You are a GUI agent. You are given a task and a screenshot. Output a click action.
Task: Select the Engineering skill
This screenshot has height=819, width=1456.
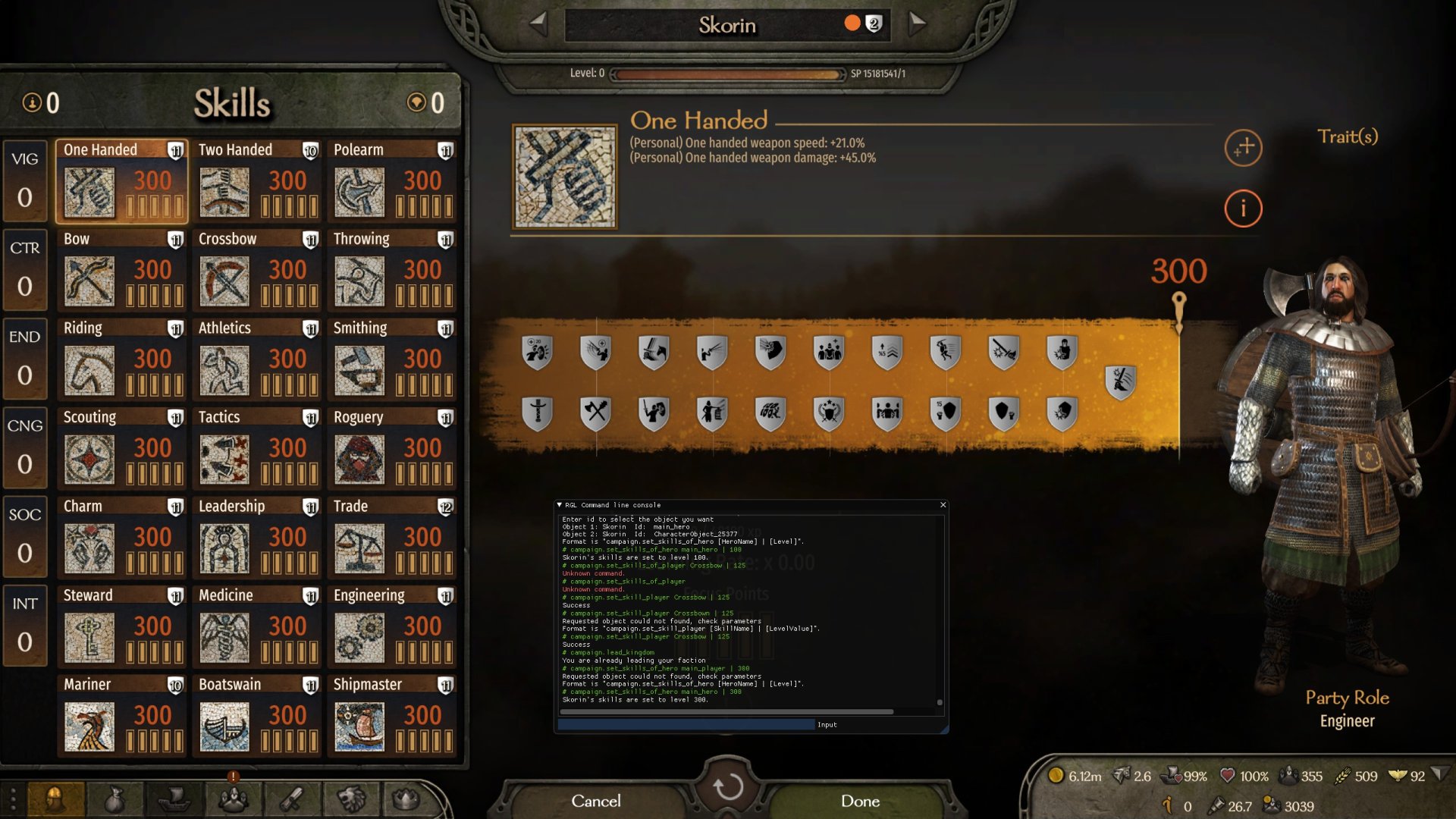click(x=392, y=627)
